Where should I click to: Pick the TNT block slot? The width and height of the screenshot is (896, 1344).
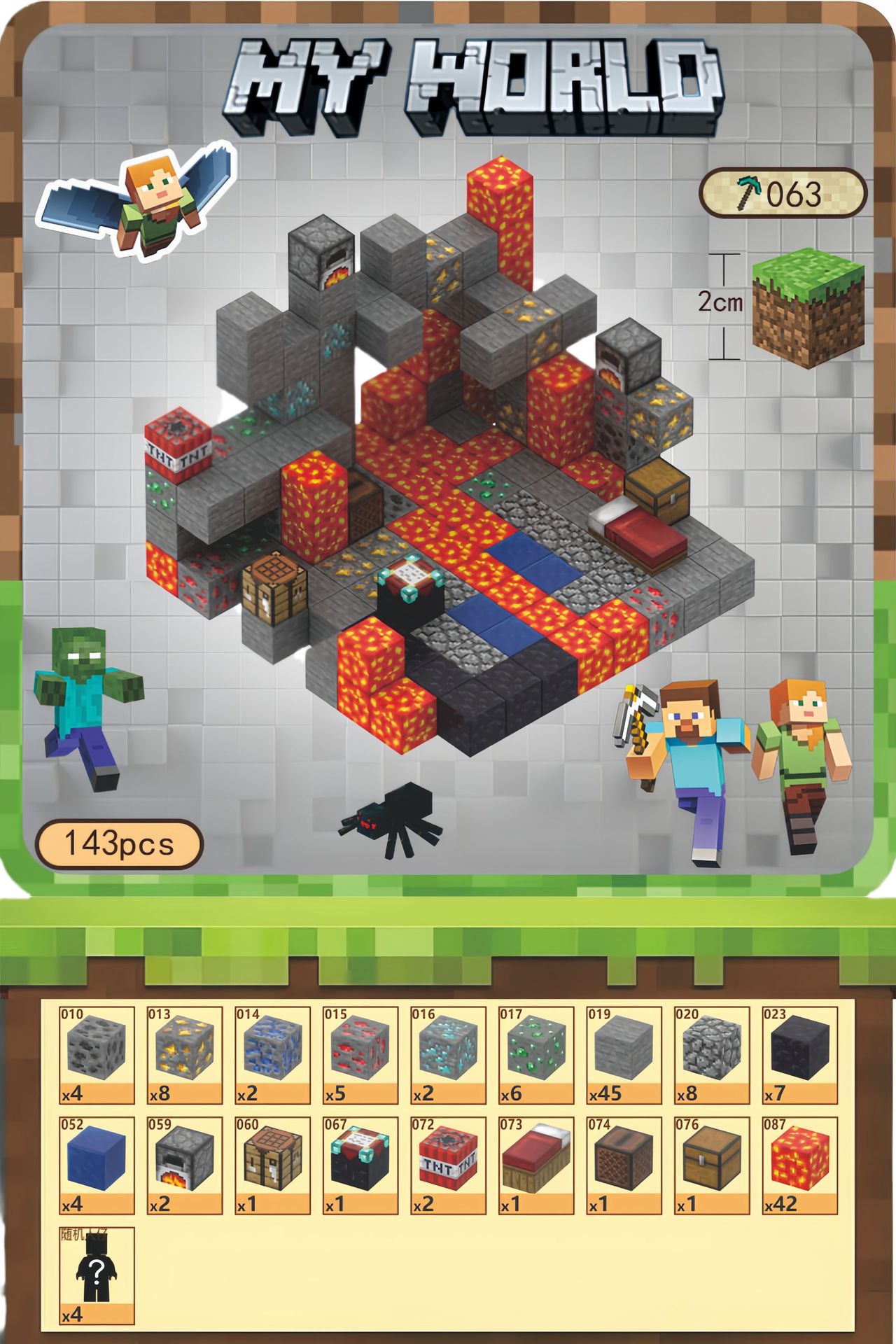point(448,1165)
